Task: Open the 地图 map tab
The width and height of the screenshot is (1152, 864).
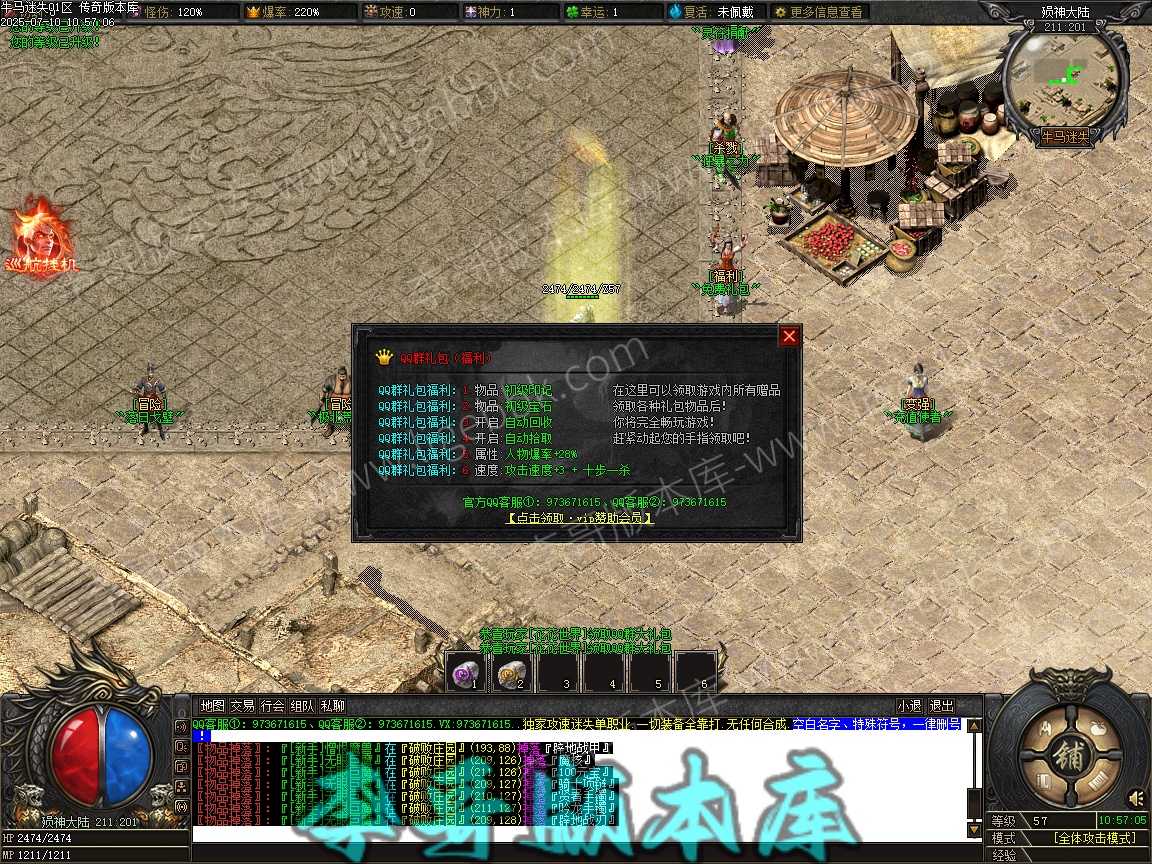Action: [x=212, y=706]
